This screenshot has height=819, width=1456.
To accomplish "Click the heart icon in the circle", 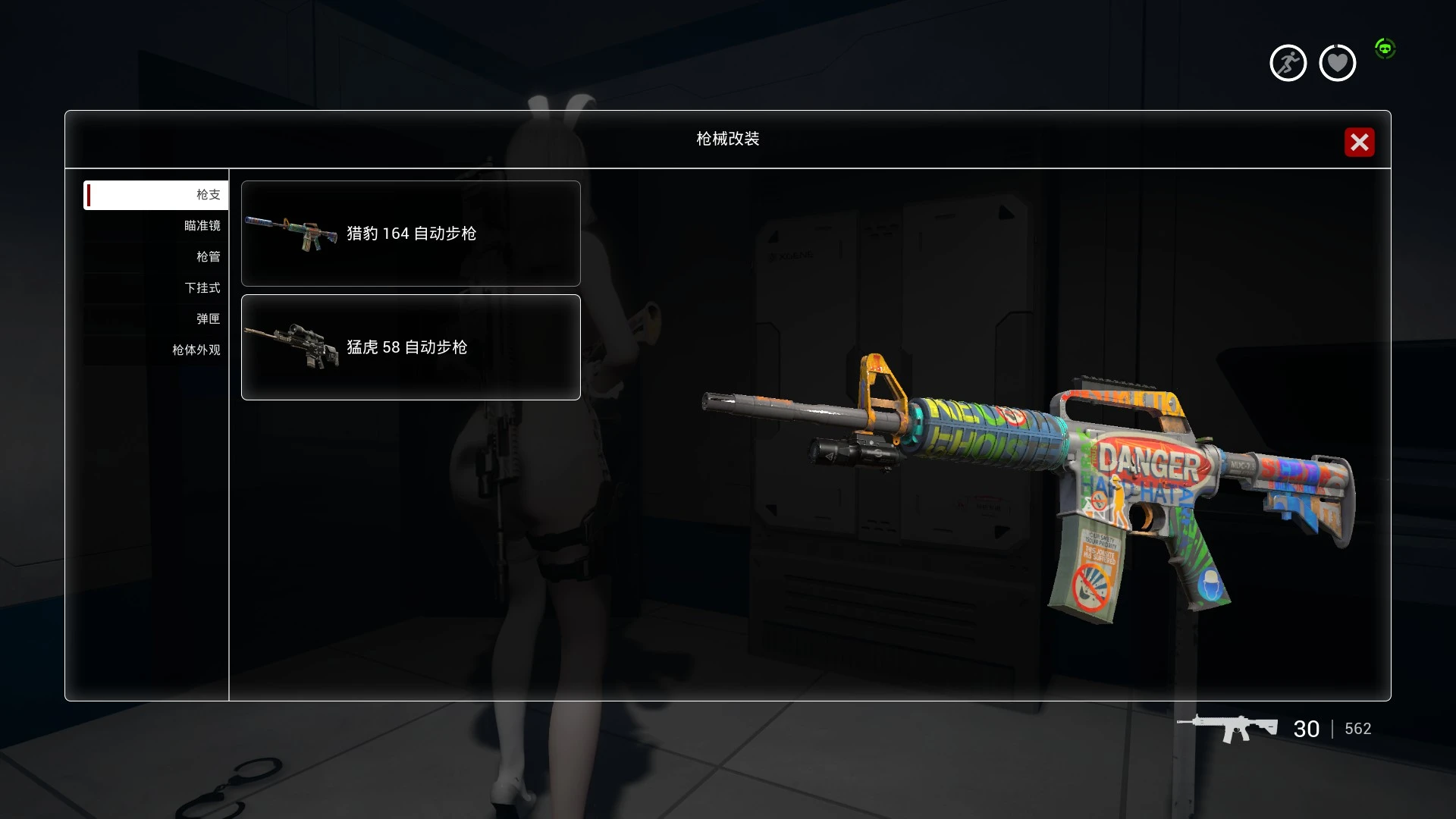I will (x=1337, y=63).
